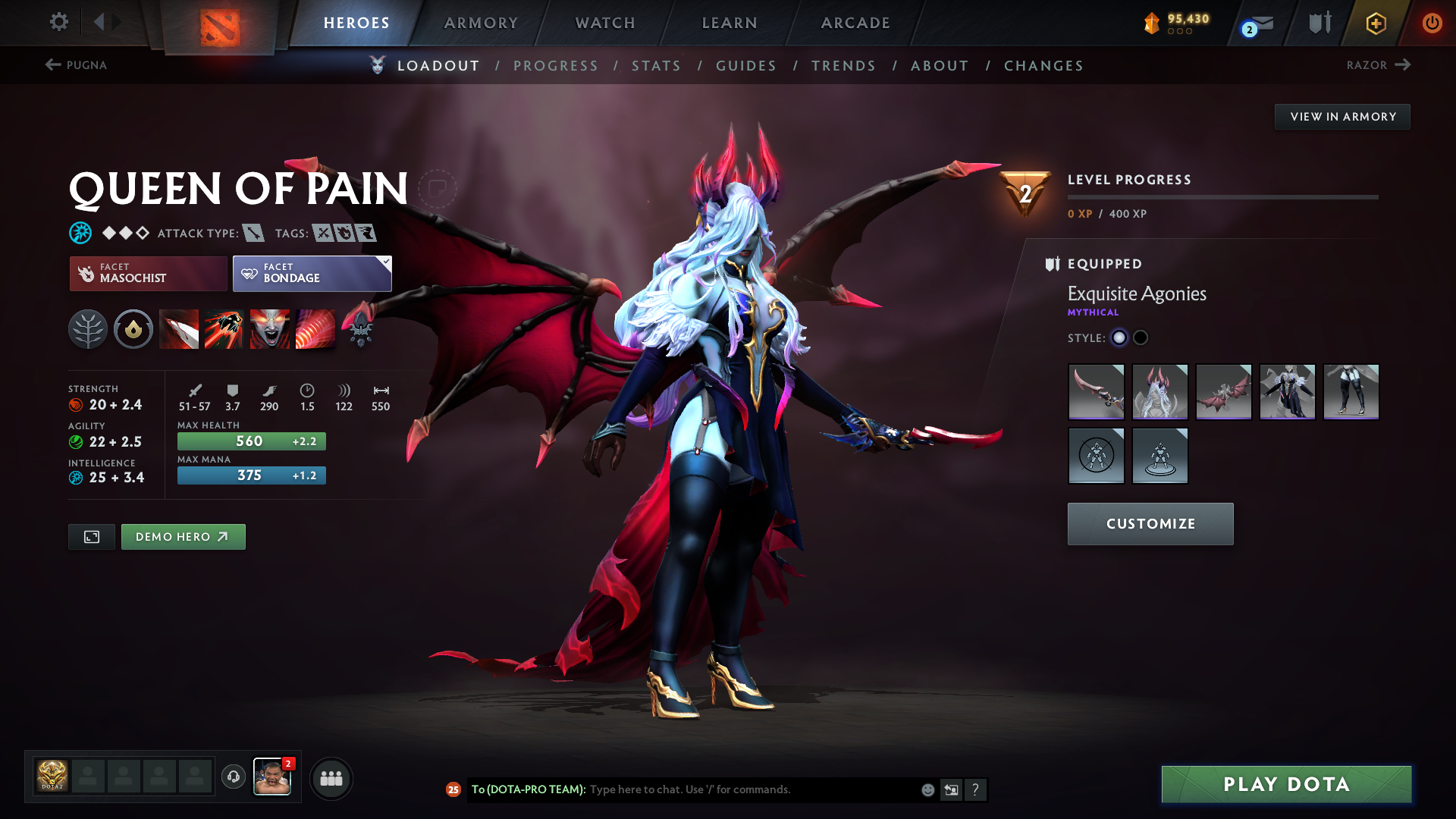Start matchmaking with Play Dota
1456x819 pixels.
coord(1286,784)
